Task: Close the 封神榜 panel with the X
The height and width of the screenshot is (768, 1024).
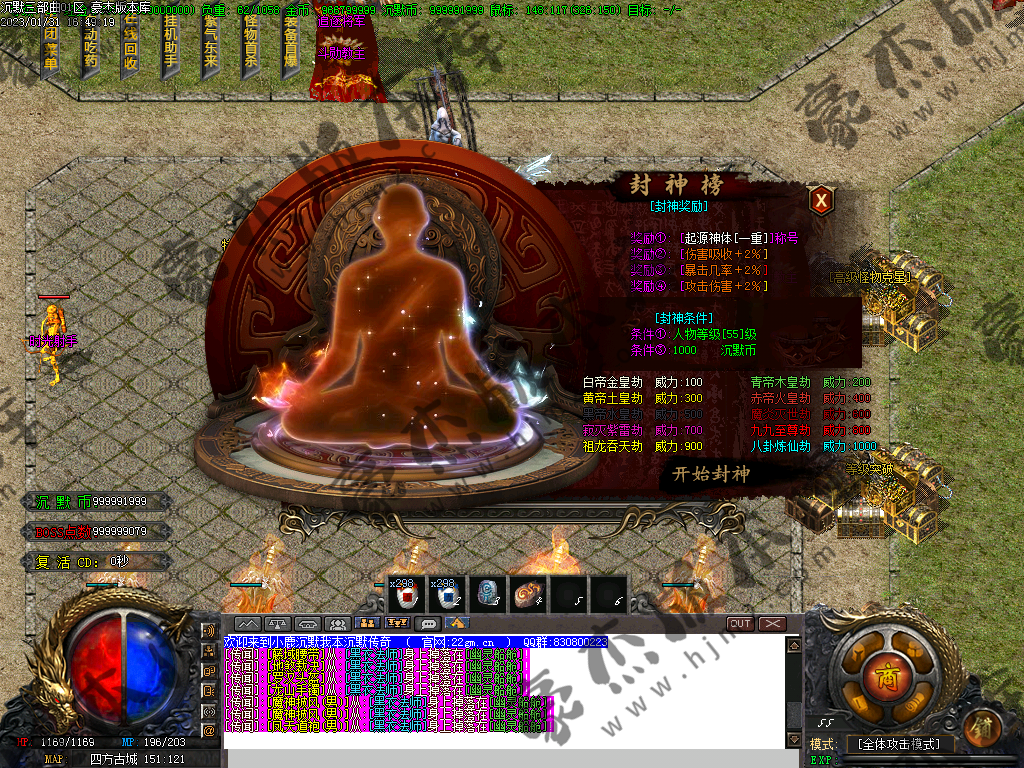Action: [821, 200]
